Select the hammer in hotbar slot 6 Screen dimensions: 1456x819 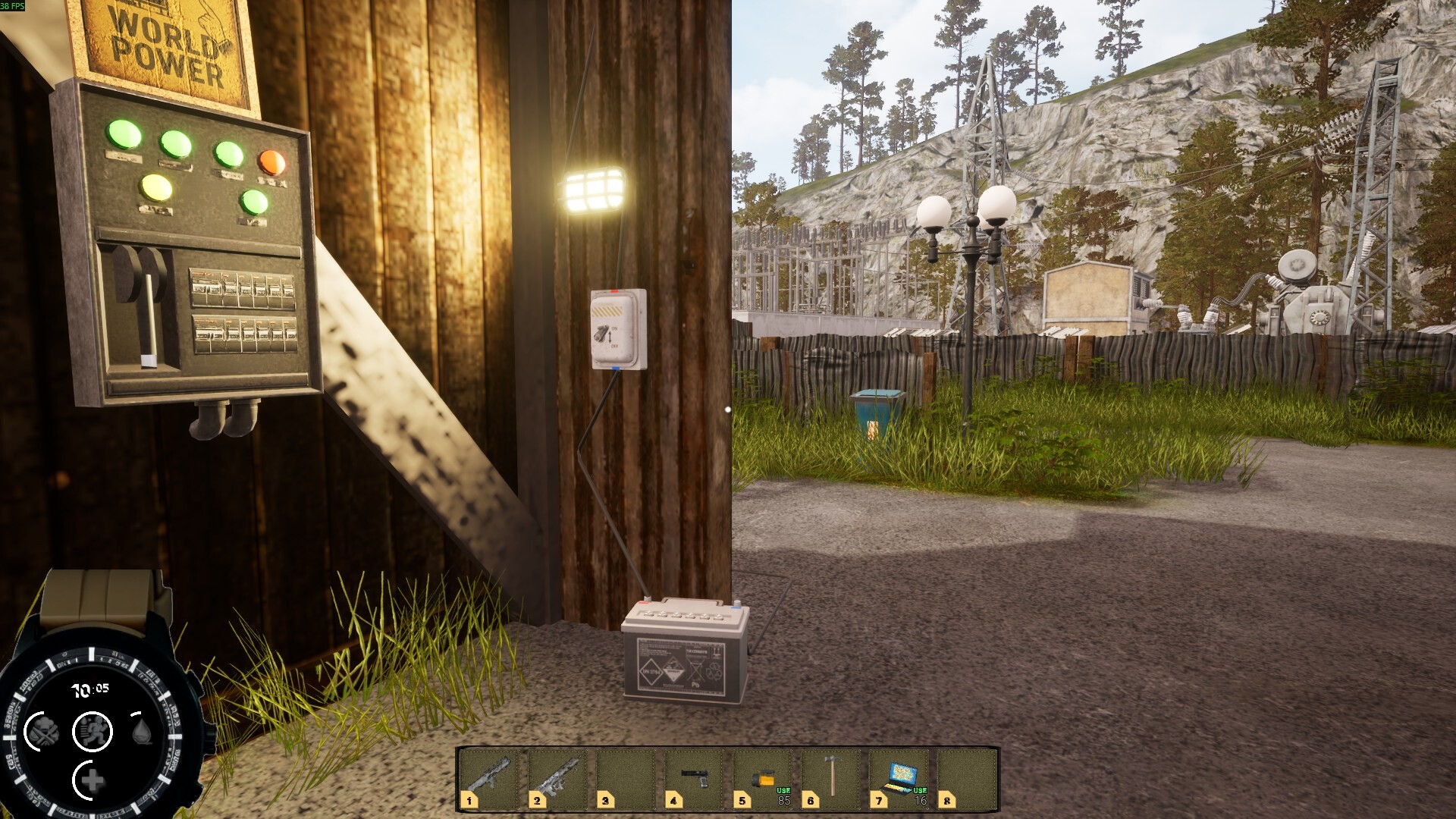[x=830, y=777]
